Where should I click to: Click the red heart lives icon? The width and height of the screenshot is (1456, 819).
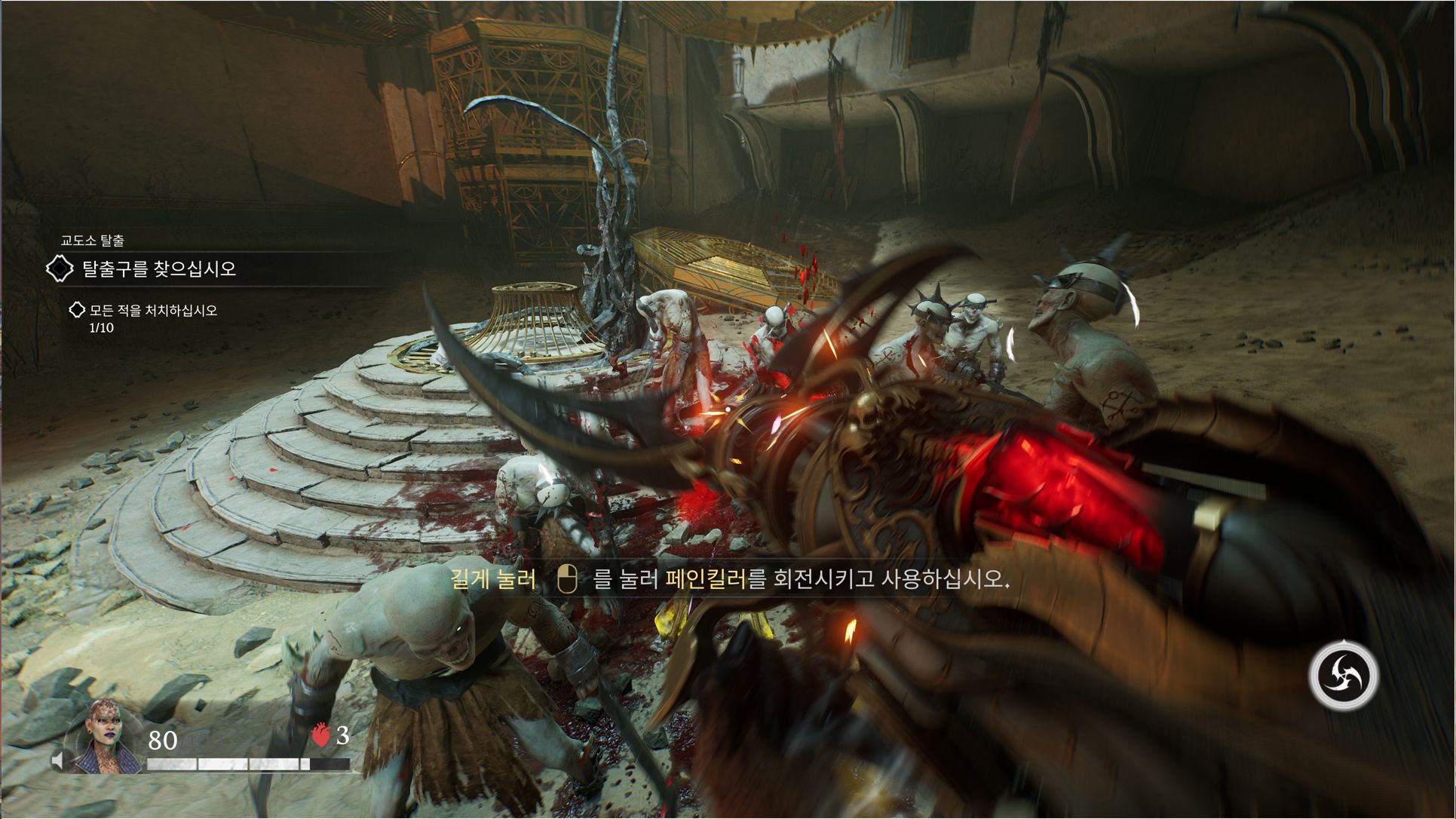coord(321,735)
